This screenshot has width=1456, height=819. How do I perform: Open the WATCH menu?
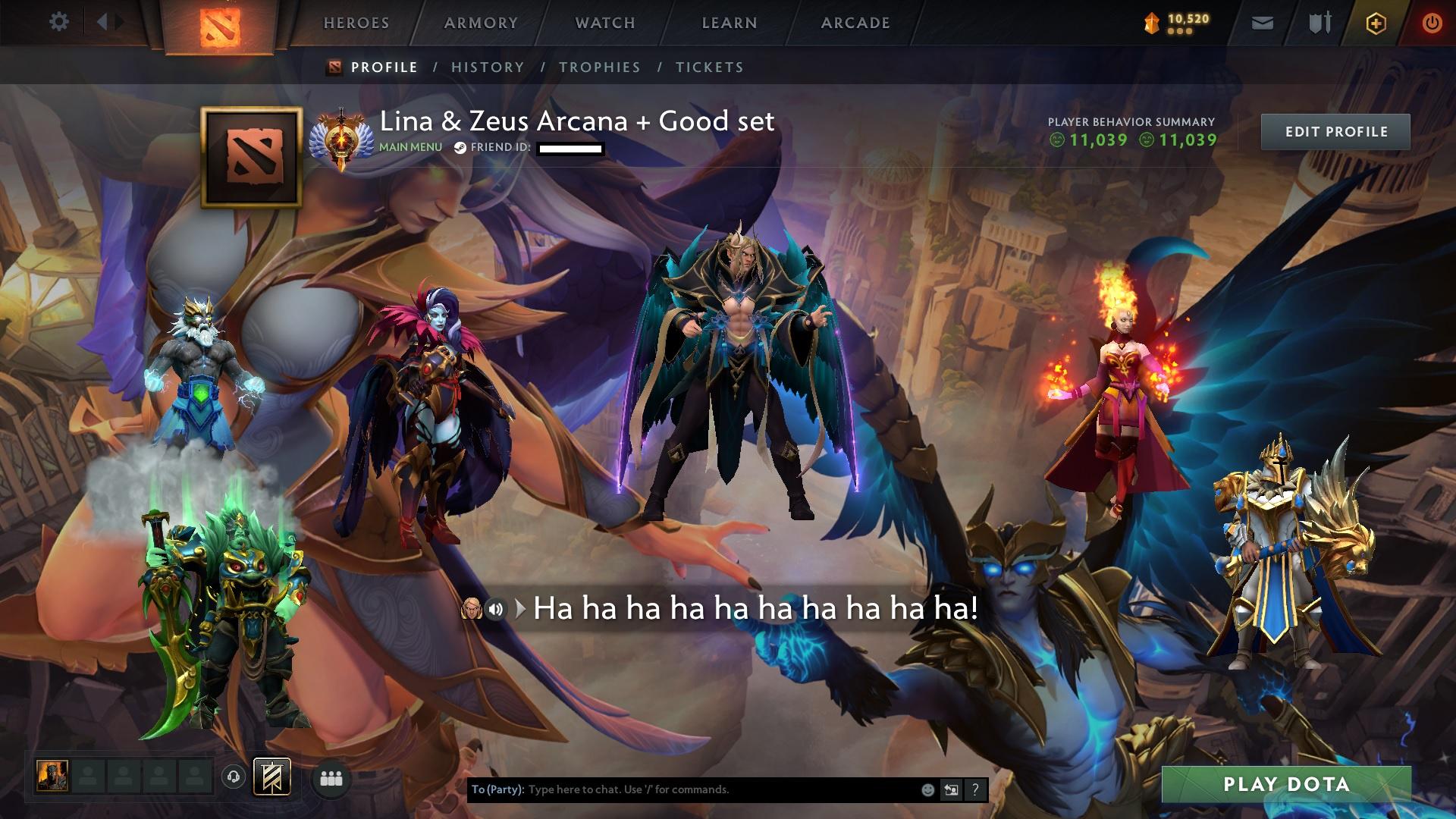pos(604,23)
